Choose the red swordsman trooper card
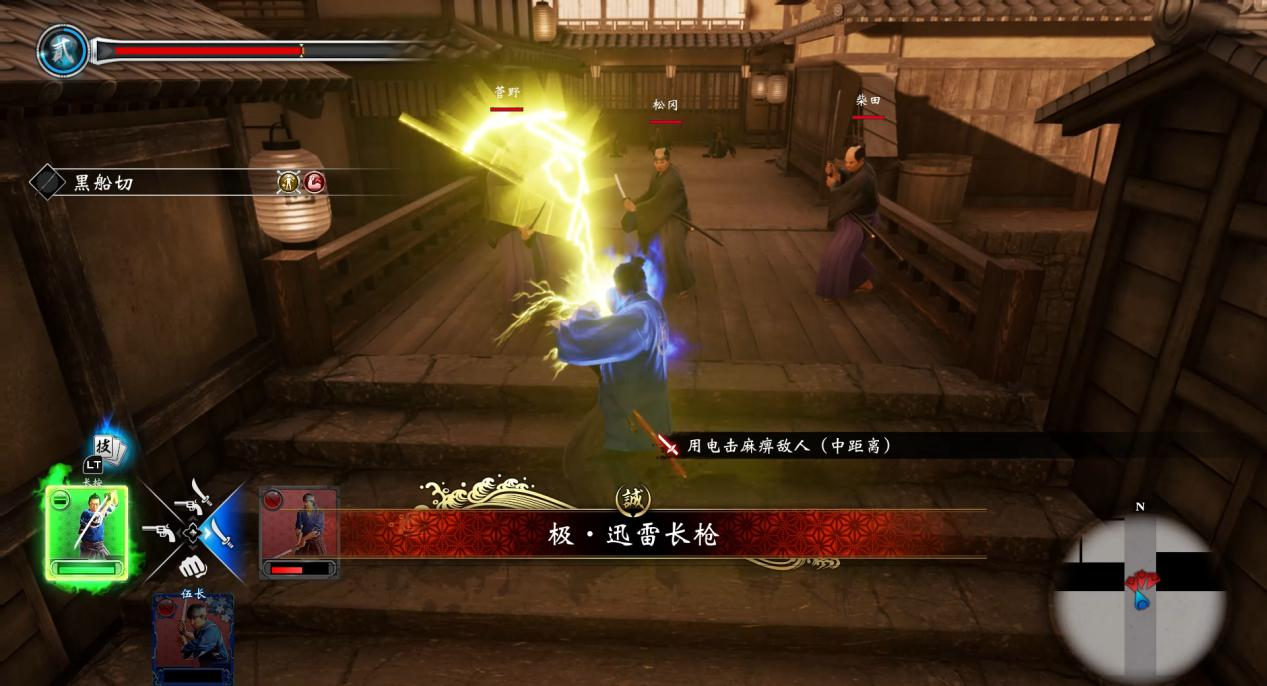Viewport: 1267px width, 686px height. (x=299, y=532)
